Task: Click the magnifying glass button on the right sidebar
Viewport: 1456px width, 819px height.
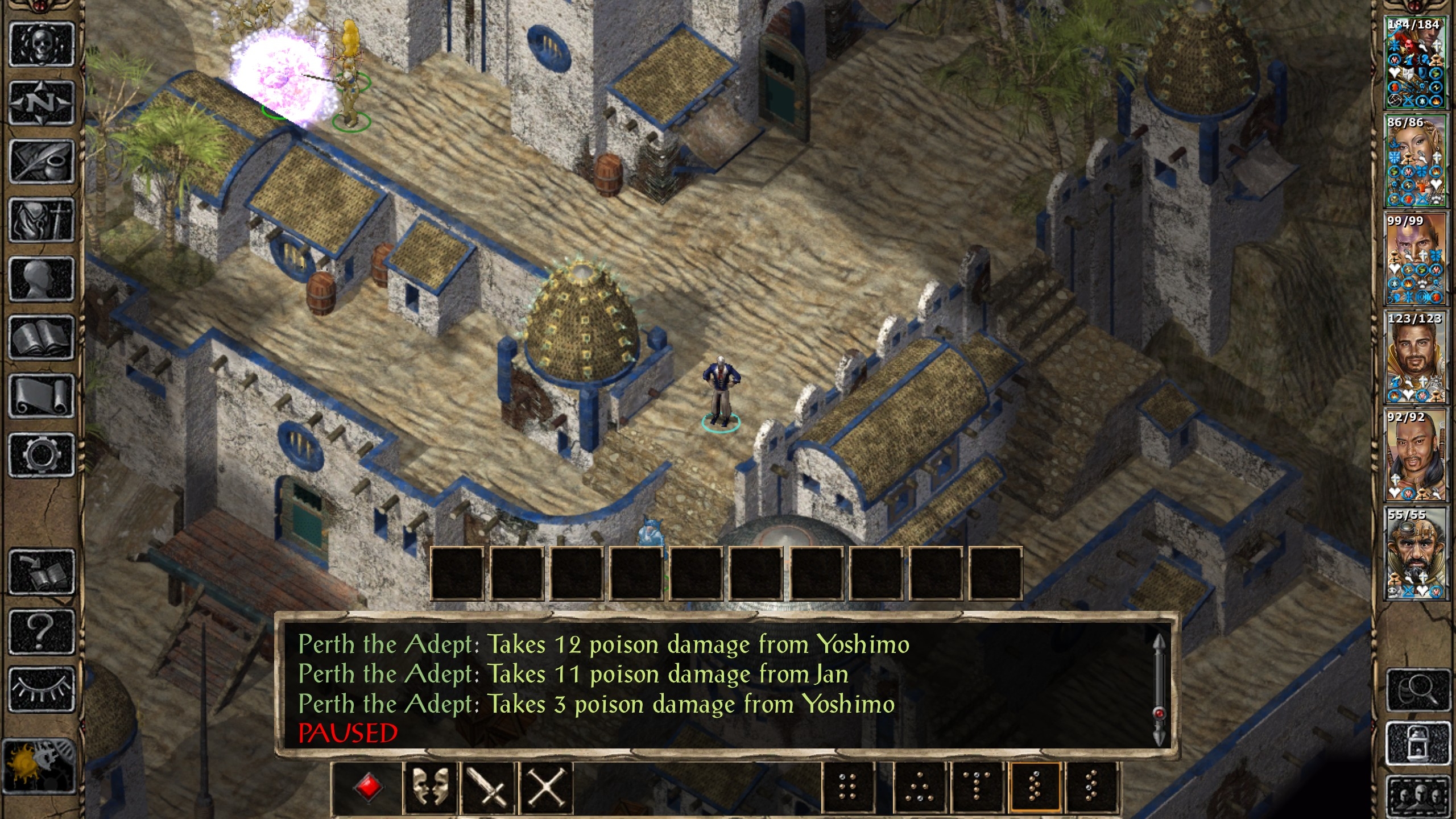Action: tap(1418, 690)
